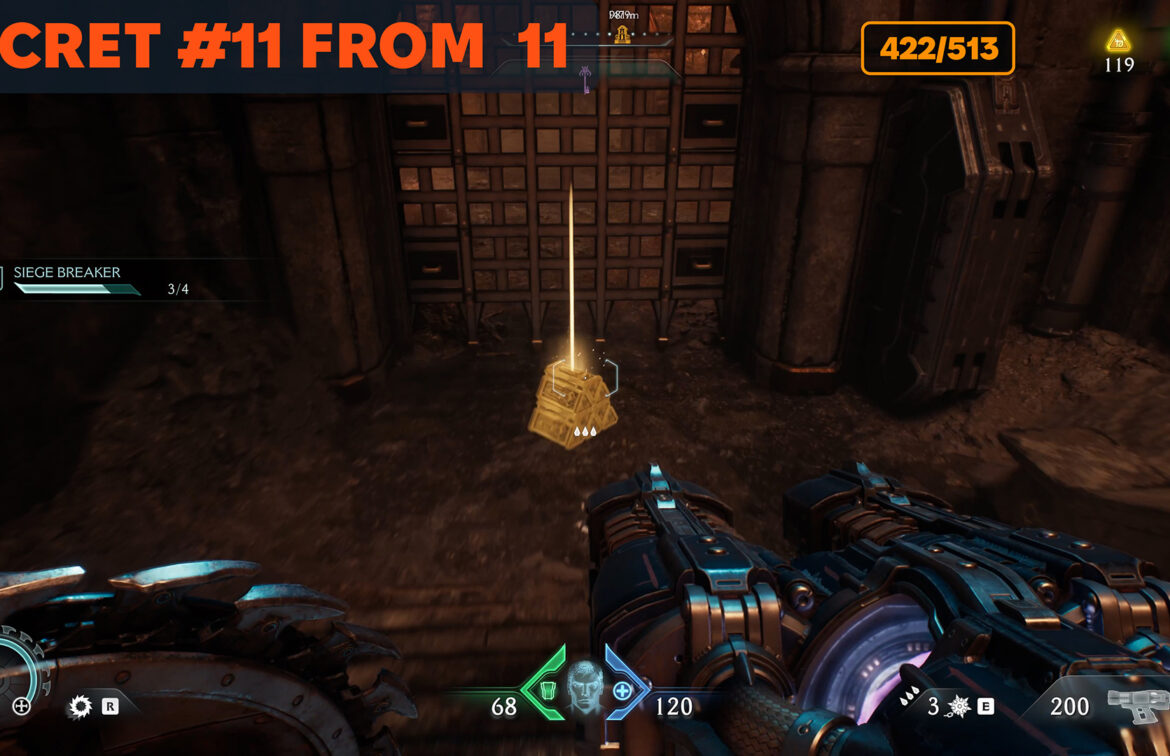This screenshot has width=1170, height=756.
Task: Select the yellow objective marker on the compass
Action: [622, 36]
